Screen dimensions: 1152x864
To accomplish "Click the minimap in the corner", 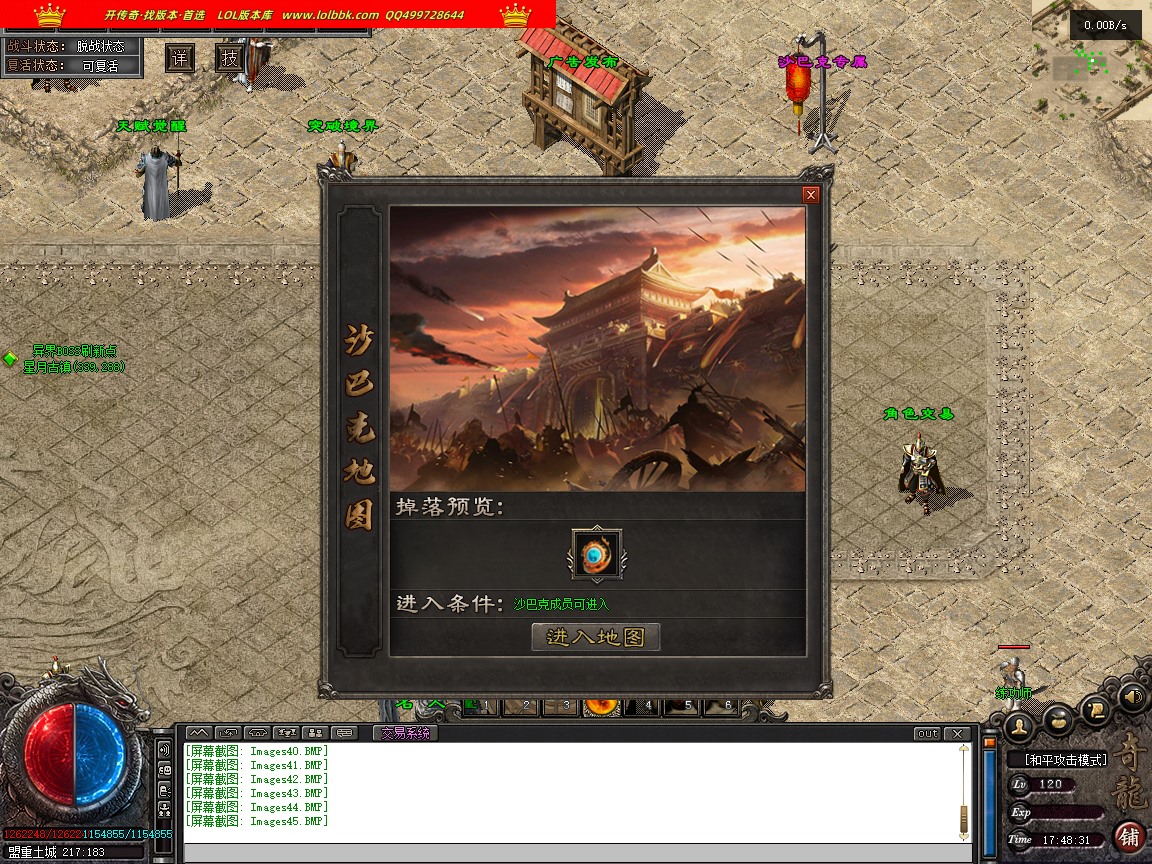I will 1092,60.
